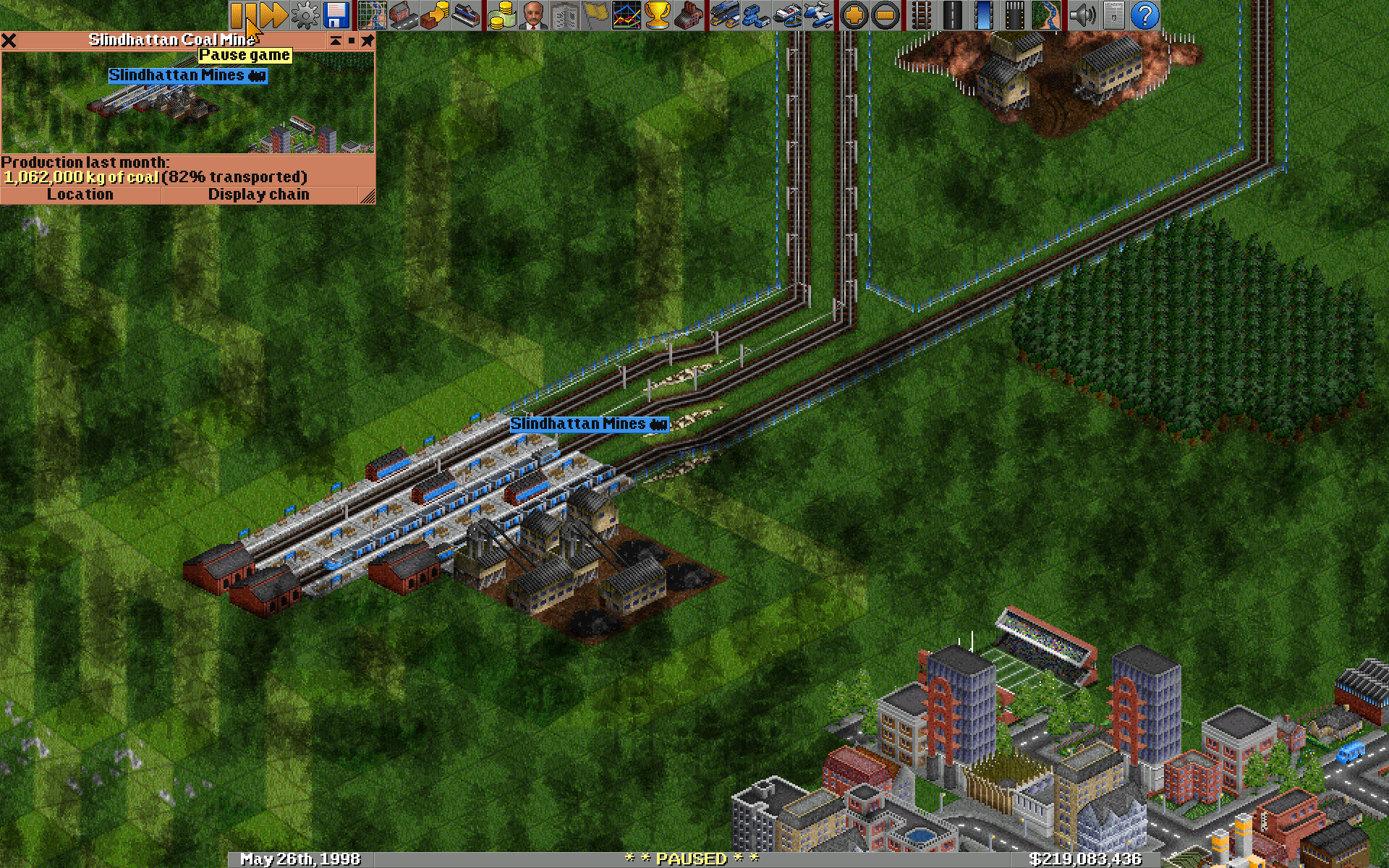Shade the Slindhattan Coal Mine window
This screenshot has width=1389, height=868.
pos(335,41)
